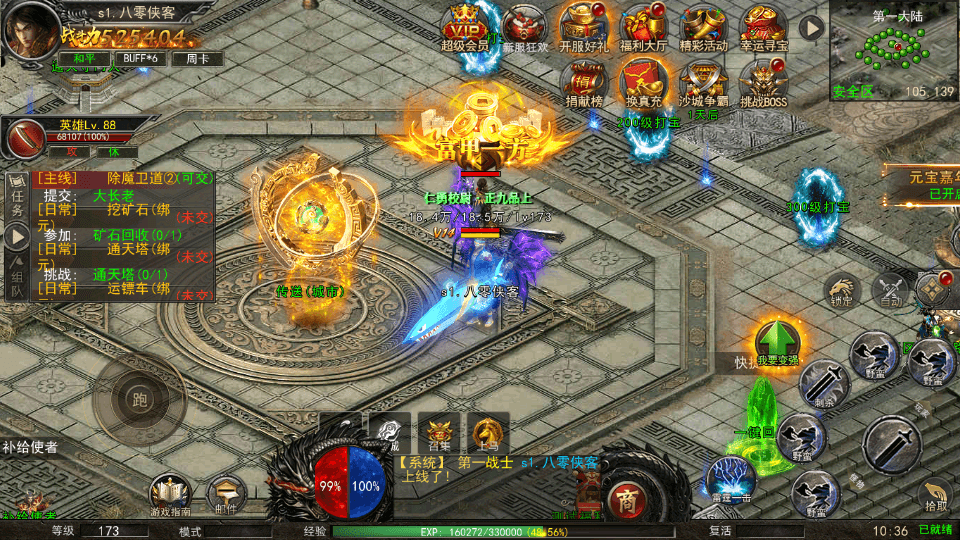Screen dimensions: 960x540
Task: Open the 周卡 weekly card
Action: 197,58
